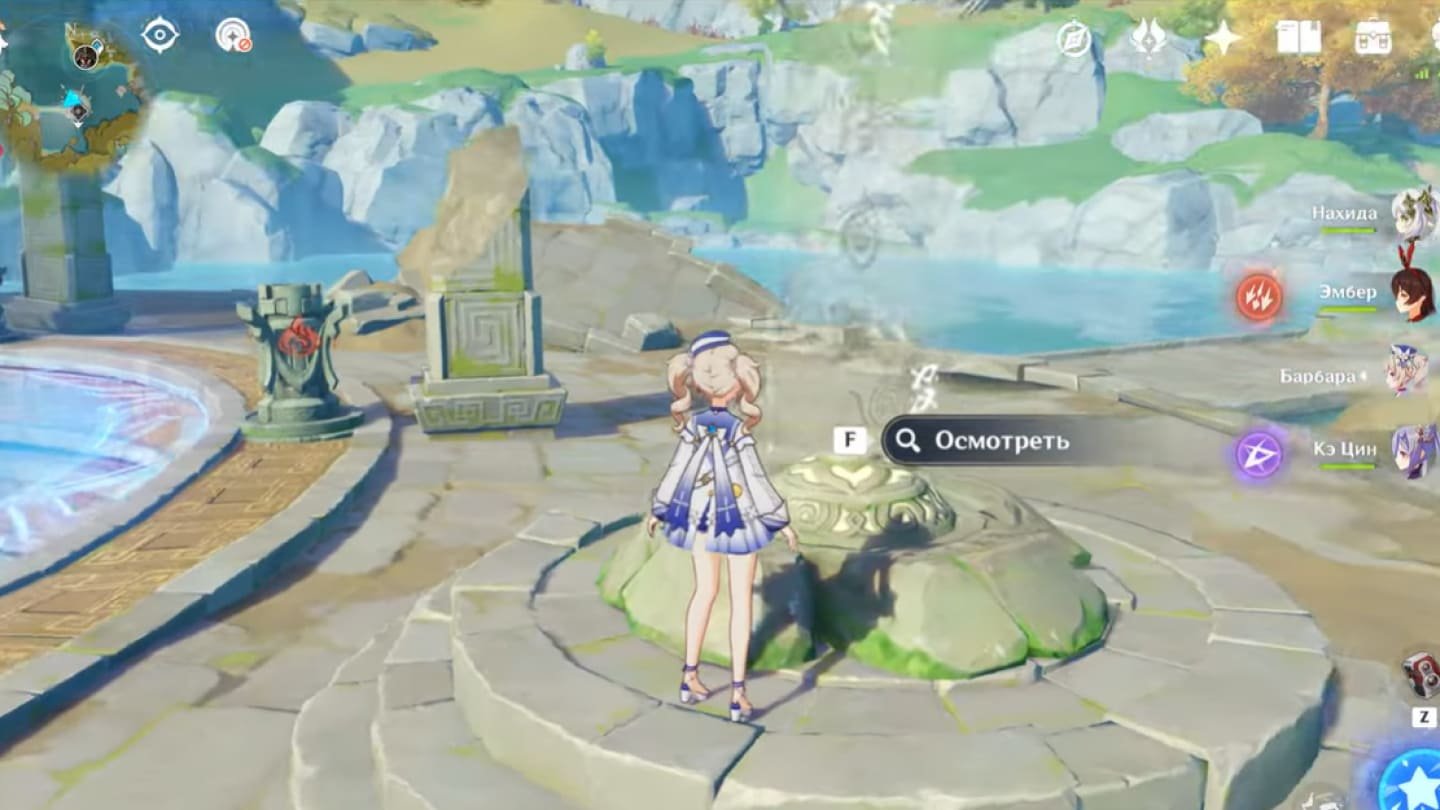
Task: Switch to party member Нахида
Action: [1413, 213]
